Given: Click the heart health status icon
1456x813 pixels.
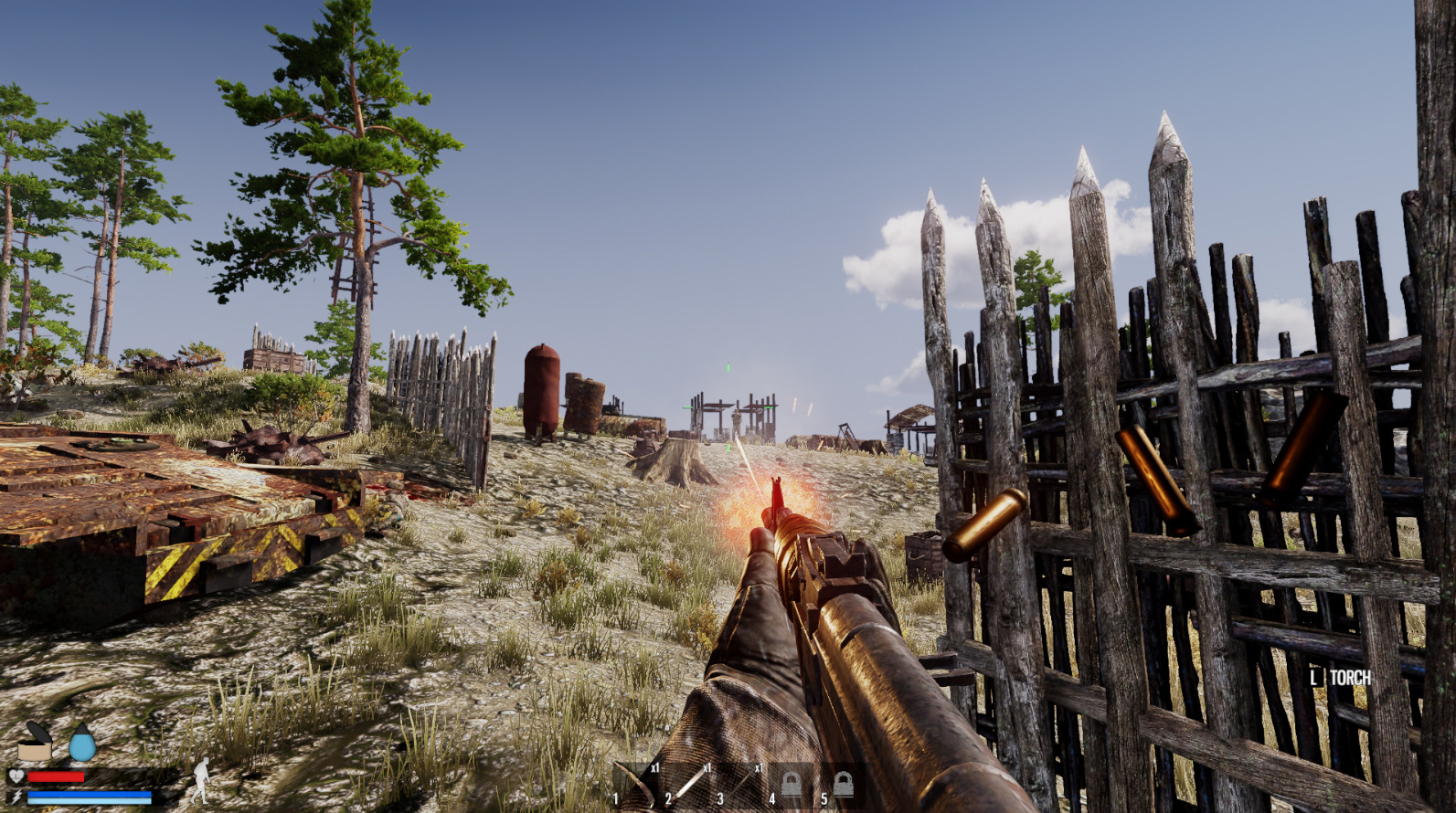Looking at the screenshot, I should (x=16, y=776).
